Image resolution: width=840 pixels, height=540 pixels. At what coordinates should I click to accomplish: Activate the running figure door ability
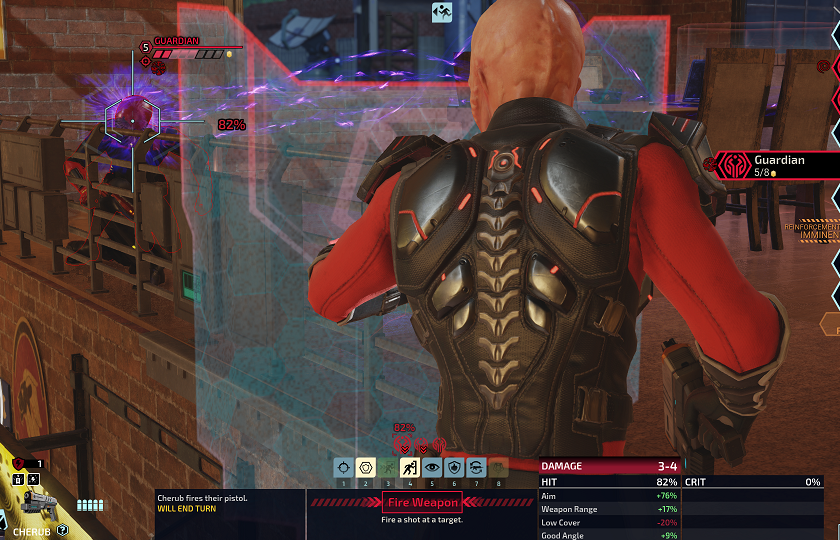pyautogui.click(x=409, y=467)
